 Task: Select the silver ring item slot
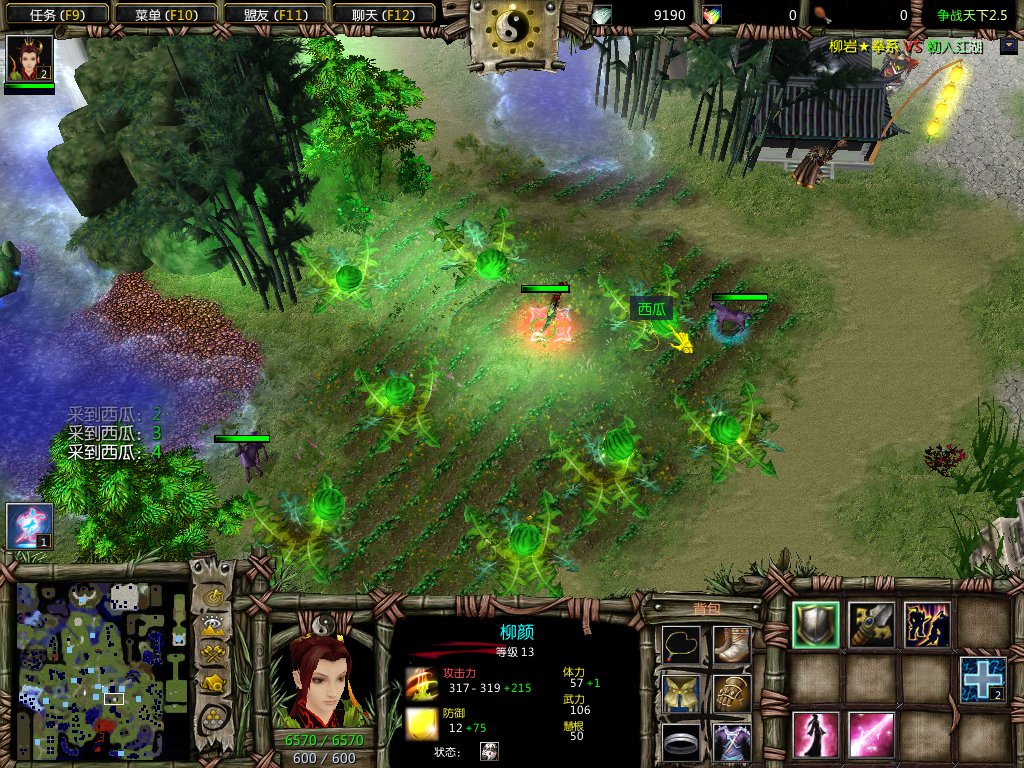pyautogui.click(x=680, y=742)
